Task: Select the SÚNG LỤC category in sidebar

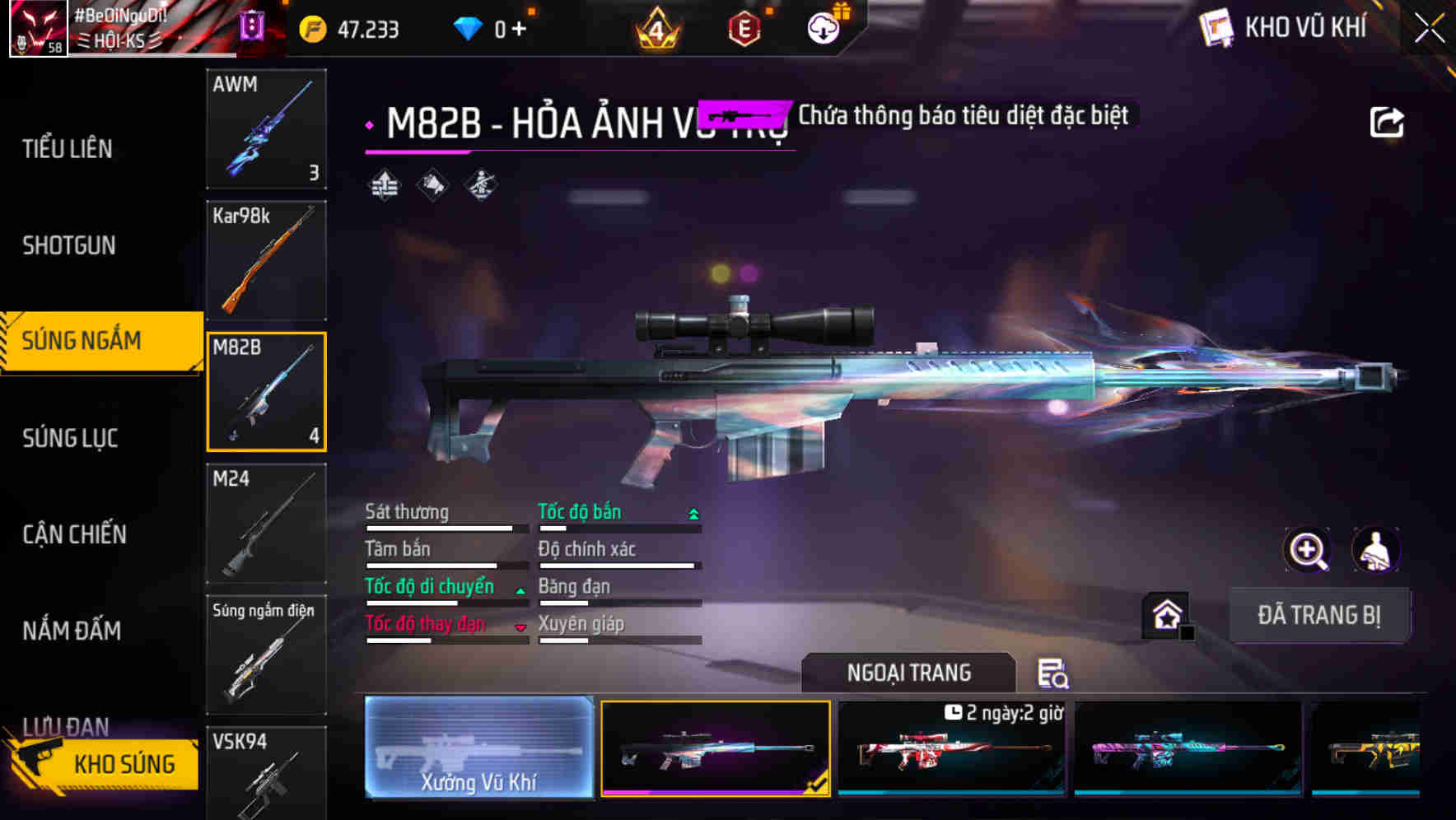Action: [71, 438]
